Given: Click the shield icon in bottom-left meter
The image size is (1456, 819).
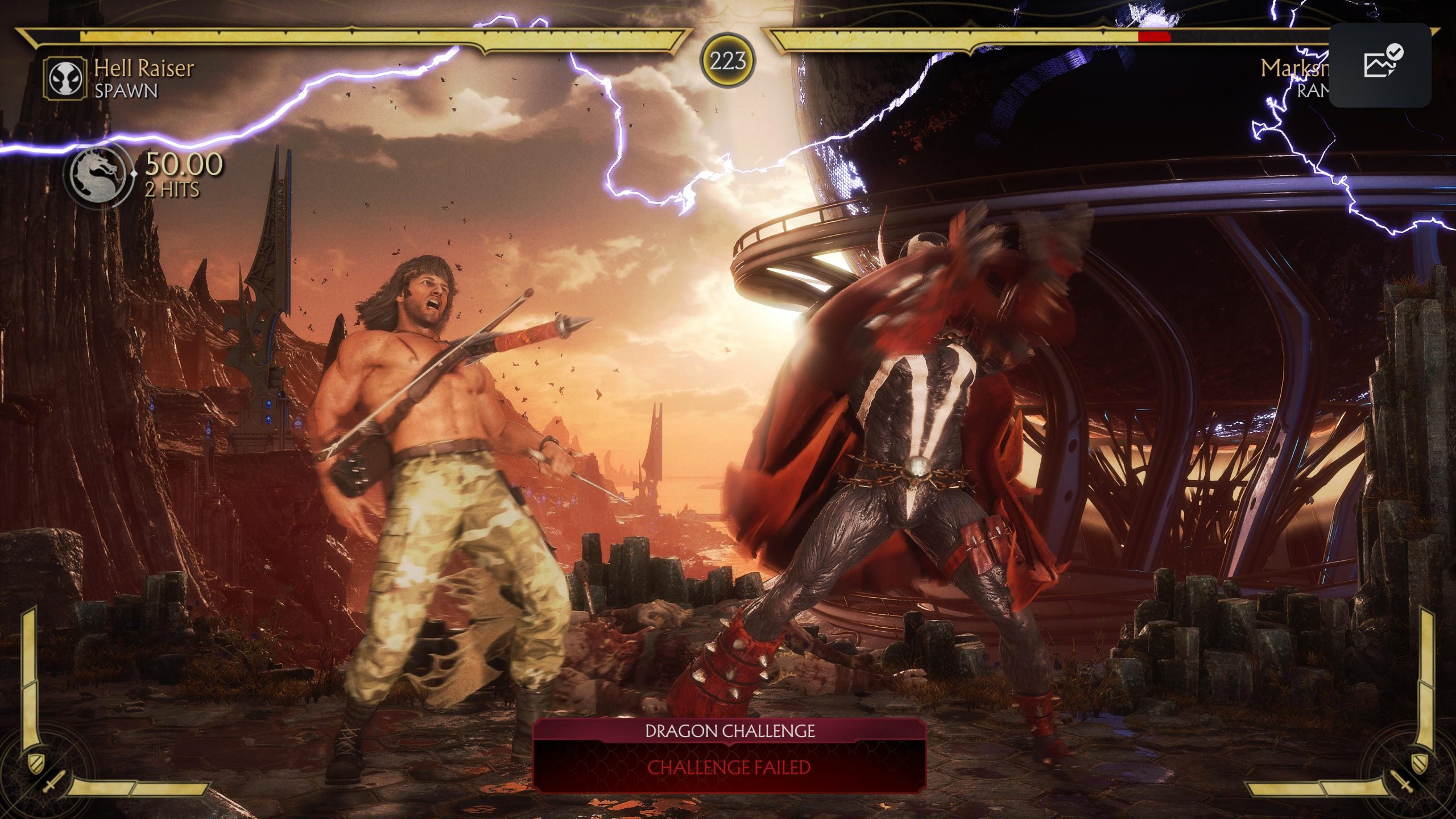Looking at the screenshot, I should [x=36, y=764].
